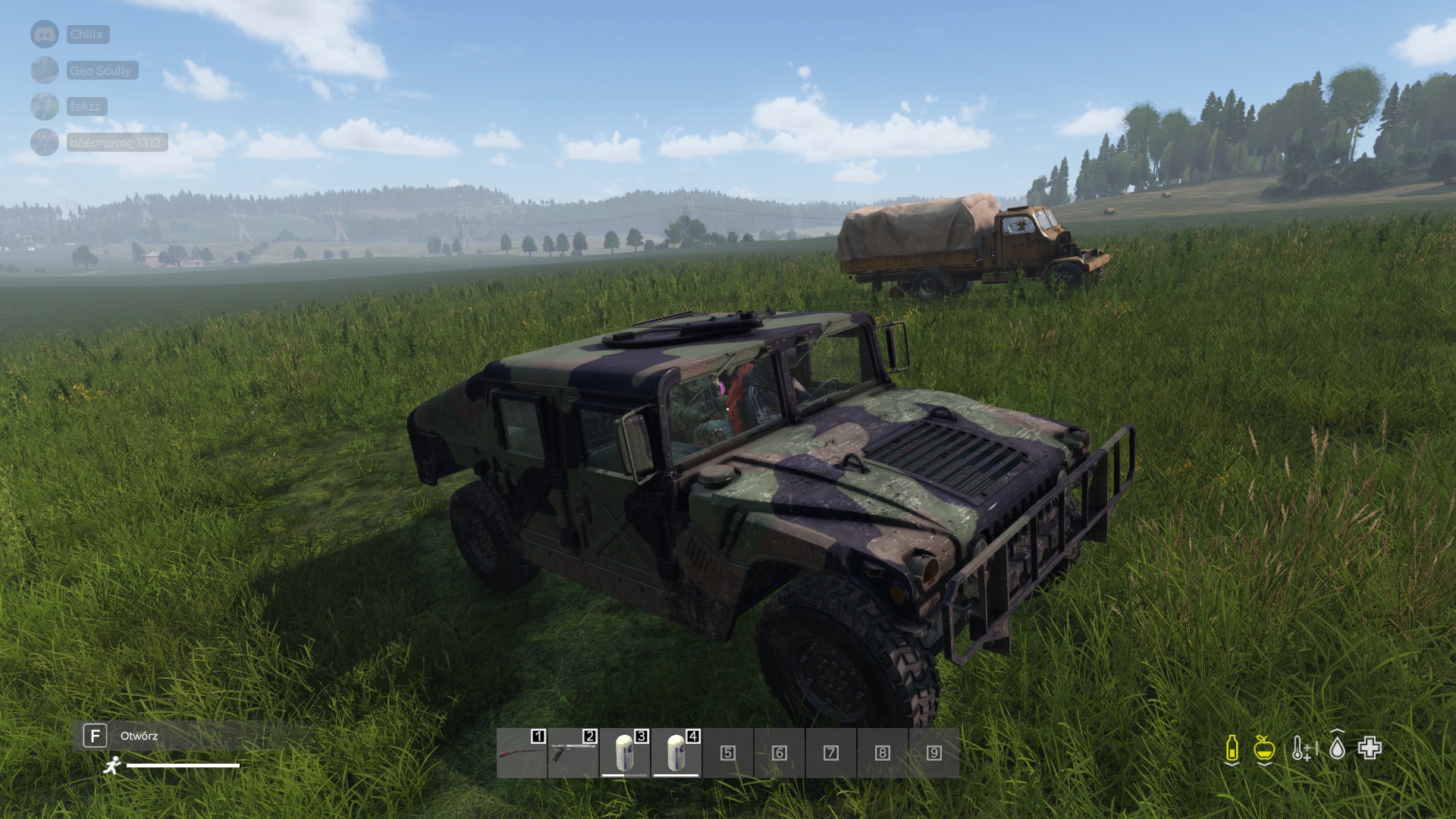Image resolution: width=1456 pixels, height=819 pixels.
Task: Select Chillx in the Discord voice list
Action: pos(86,34)
